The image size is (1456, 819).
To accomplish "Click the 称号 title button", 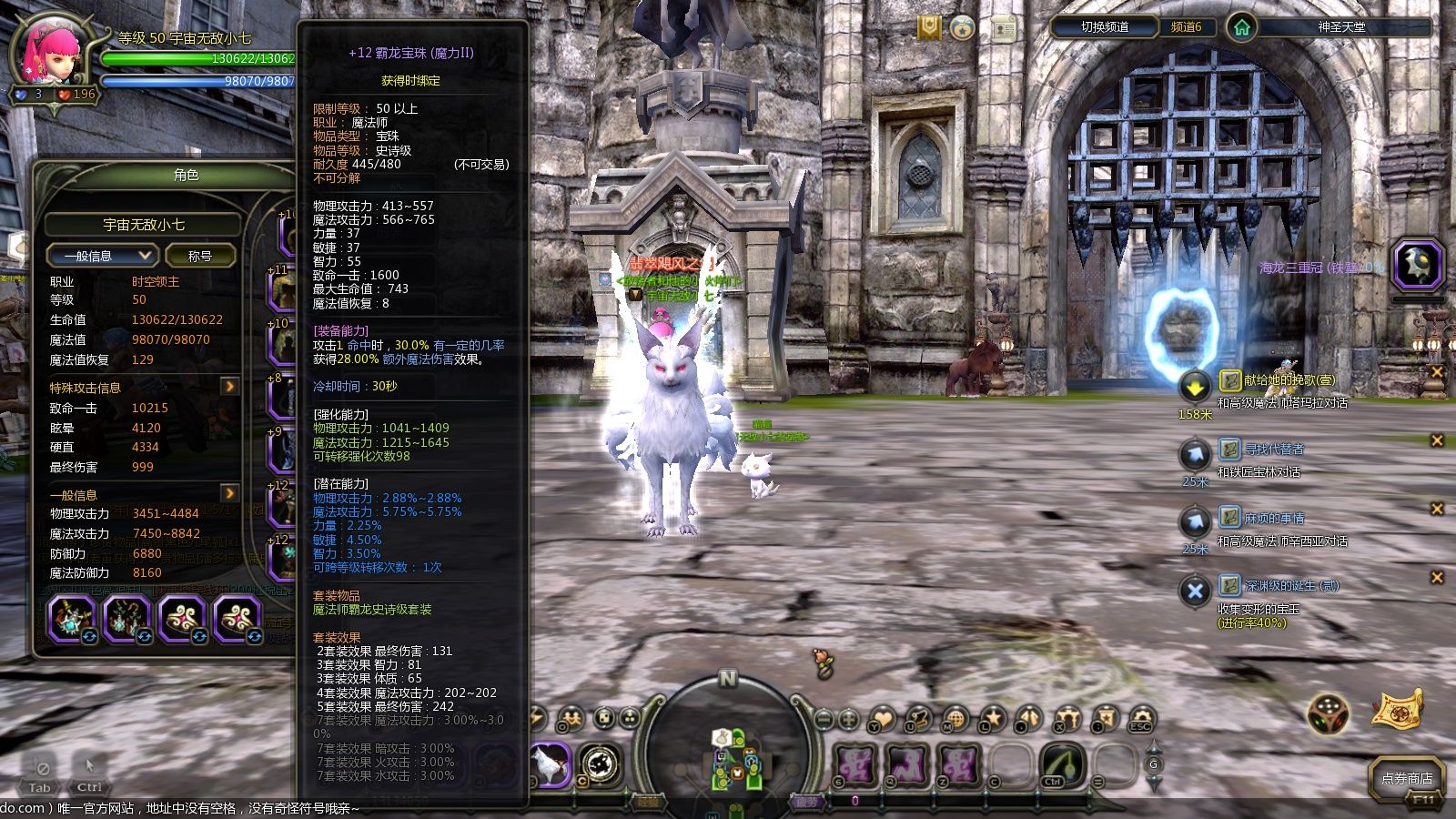I will click(199, 256).
